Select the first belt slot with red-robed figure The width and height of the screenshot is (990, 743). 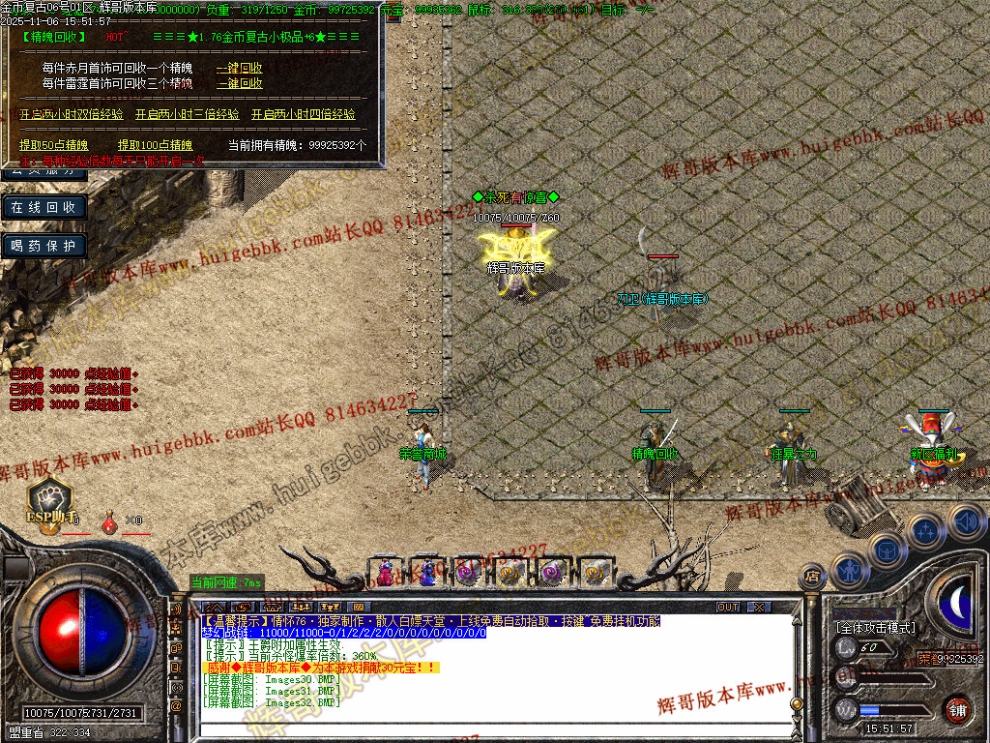[x=385, y=573]
